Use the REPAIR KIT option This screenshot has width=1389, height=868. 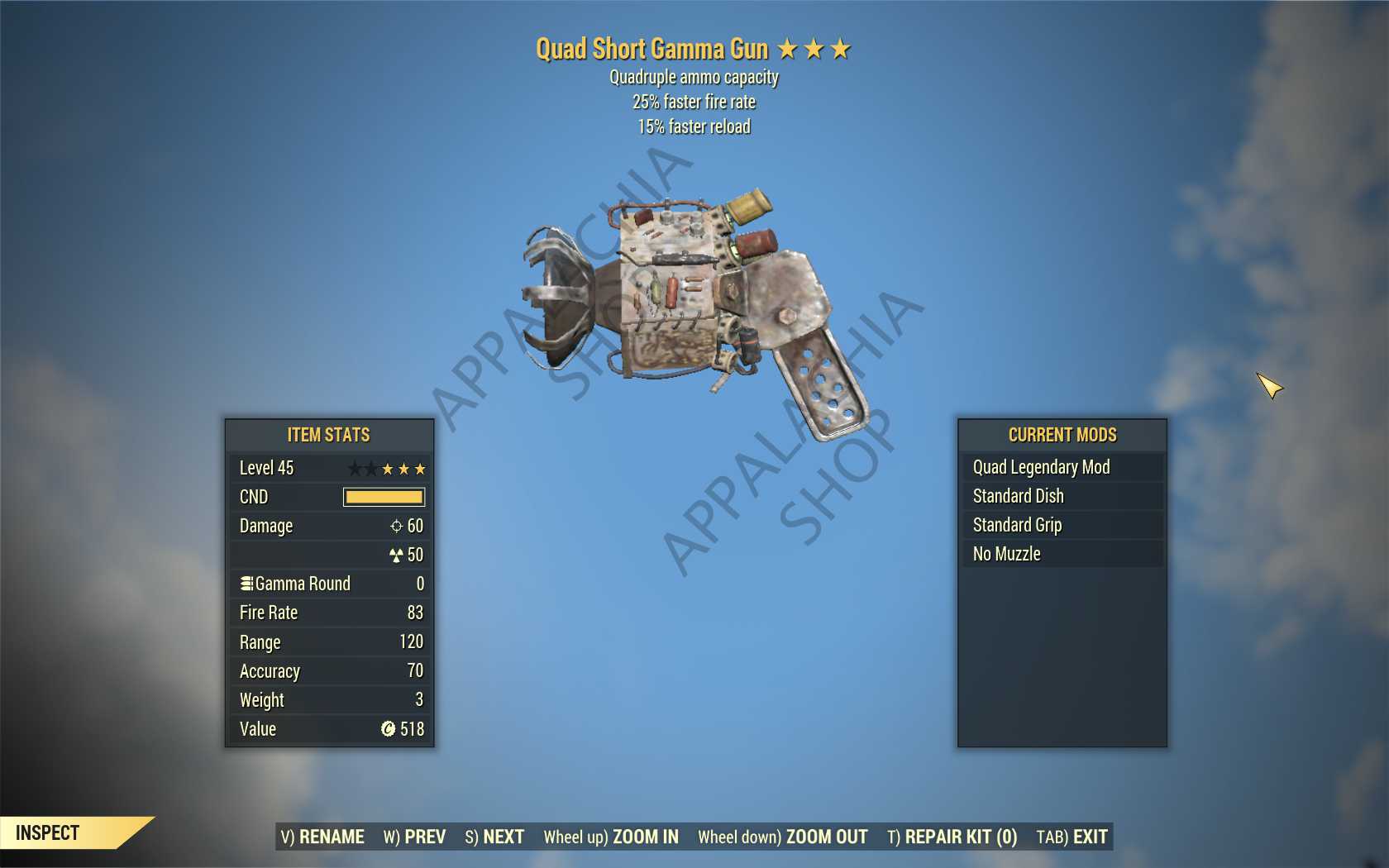[952, 837]
